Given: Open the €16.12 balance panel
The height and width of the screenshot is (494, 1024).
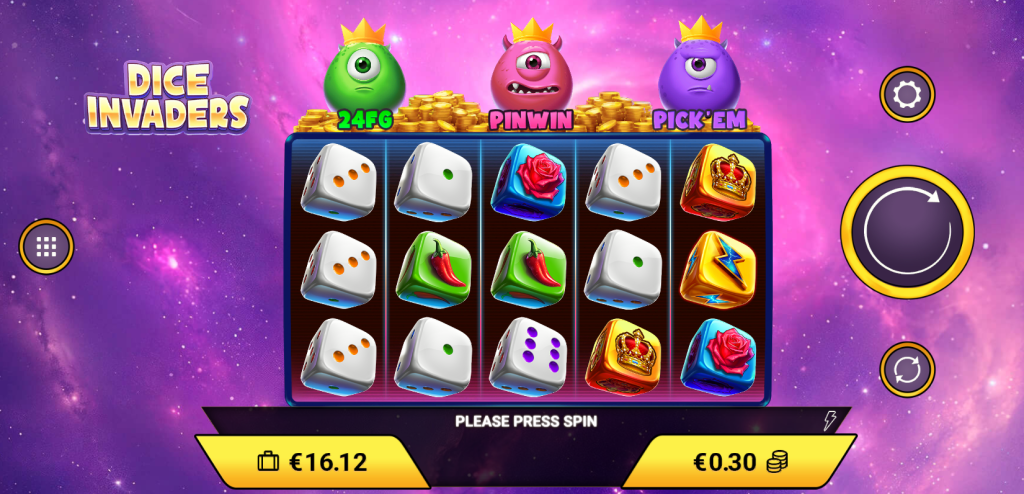Looking at the screenshot, I should click(312, 462).
